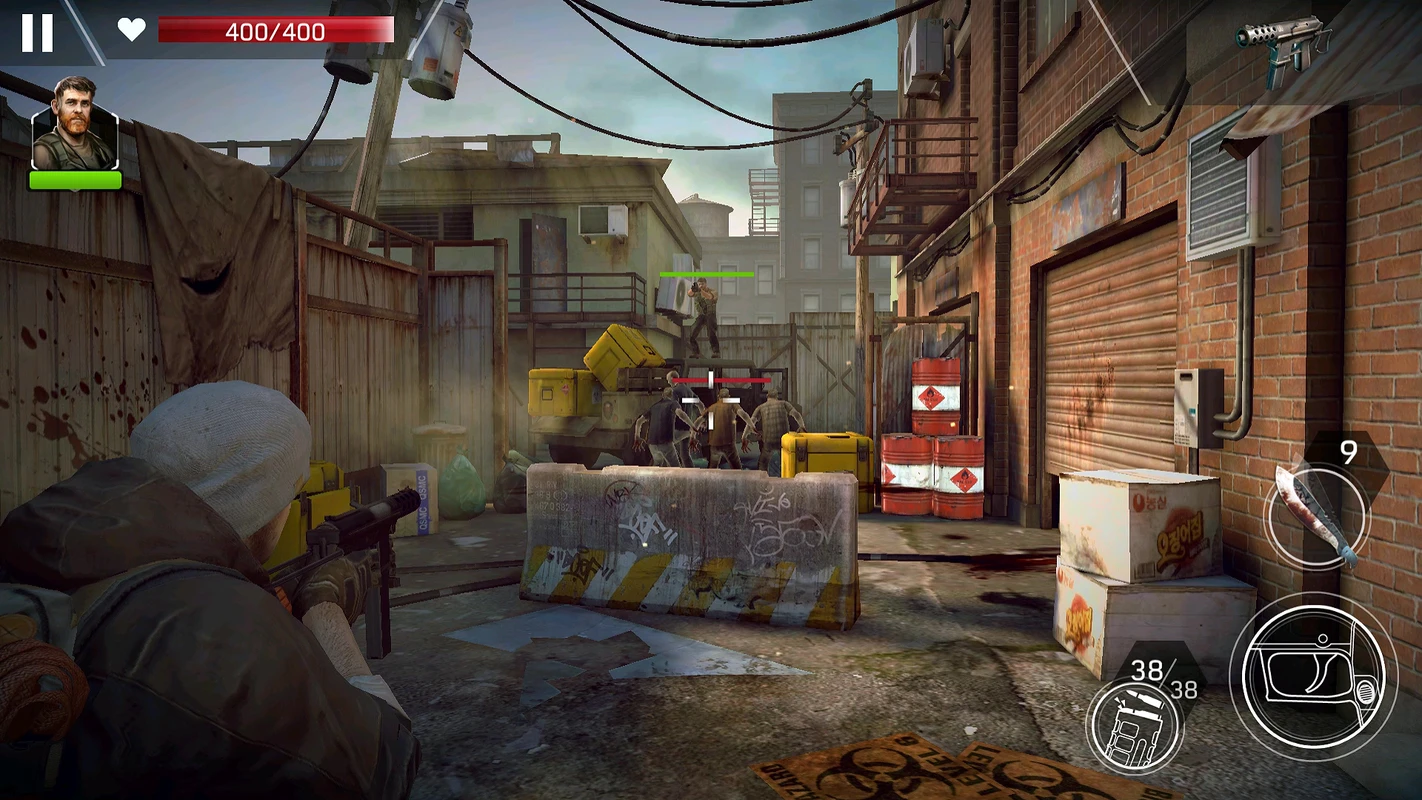Select the bearded character portrait
1422x800 pixels.
pyautogui.click(x=75, y=125)
